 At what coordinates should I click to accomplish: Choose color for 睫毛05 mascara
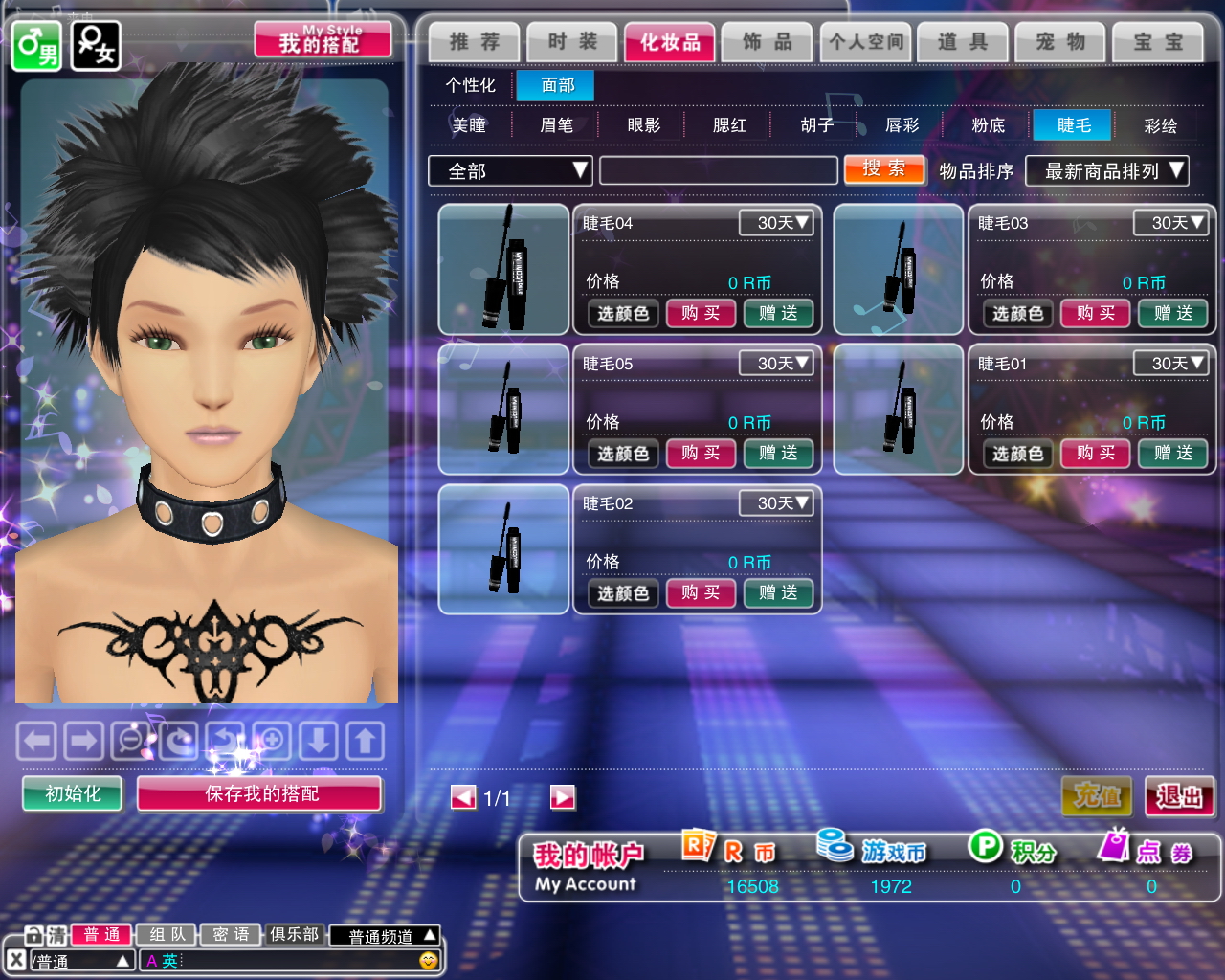coord(623,454)
